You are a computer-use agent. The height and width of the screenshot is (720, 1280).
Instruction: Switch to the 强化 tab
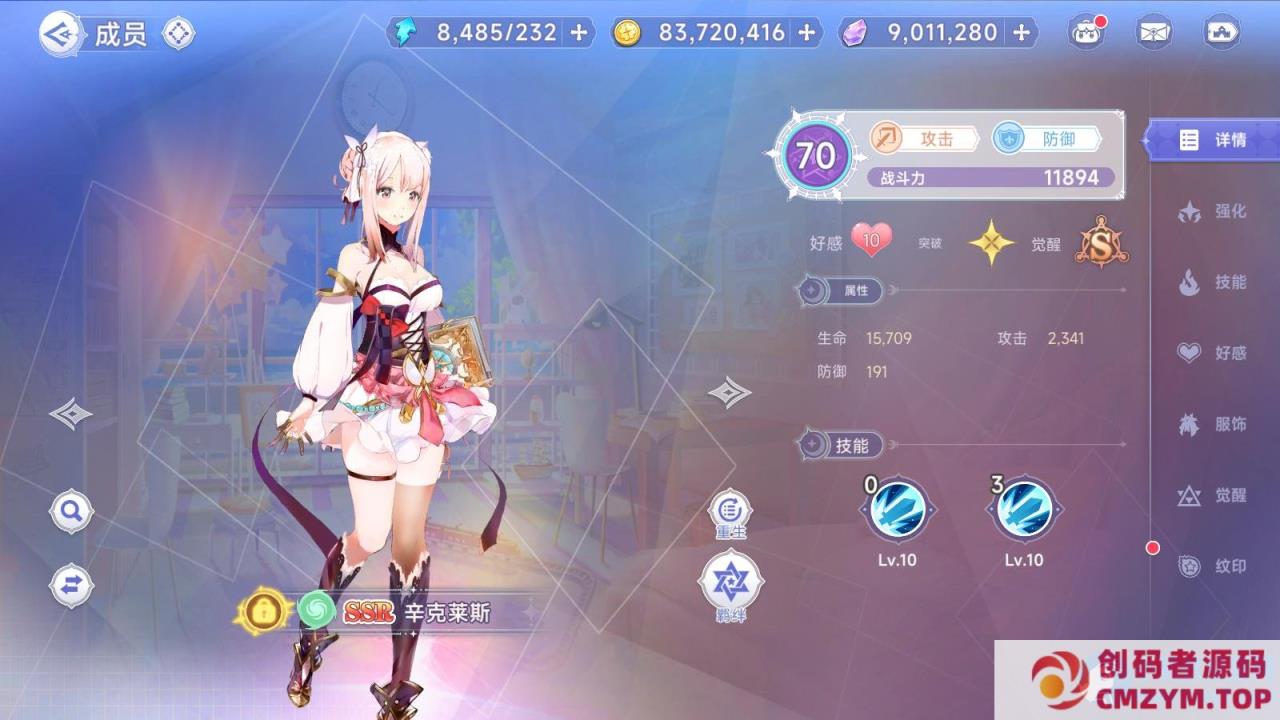coord(1214,211)
